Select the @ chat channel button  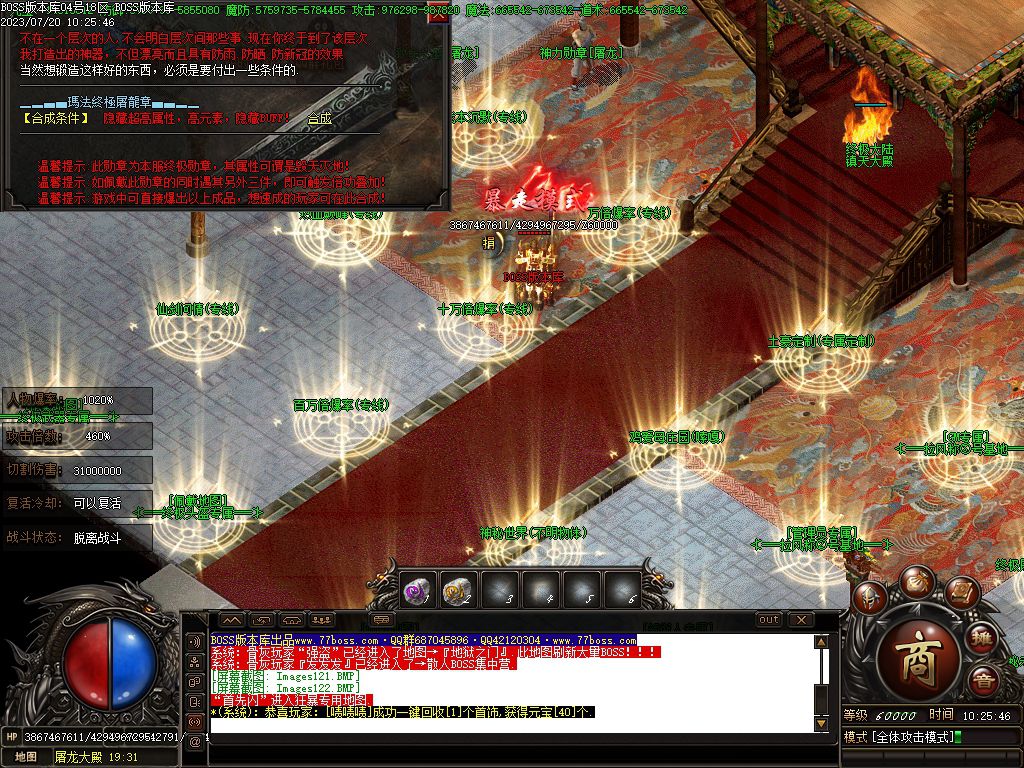[x=195, y=741]
